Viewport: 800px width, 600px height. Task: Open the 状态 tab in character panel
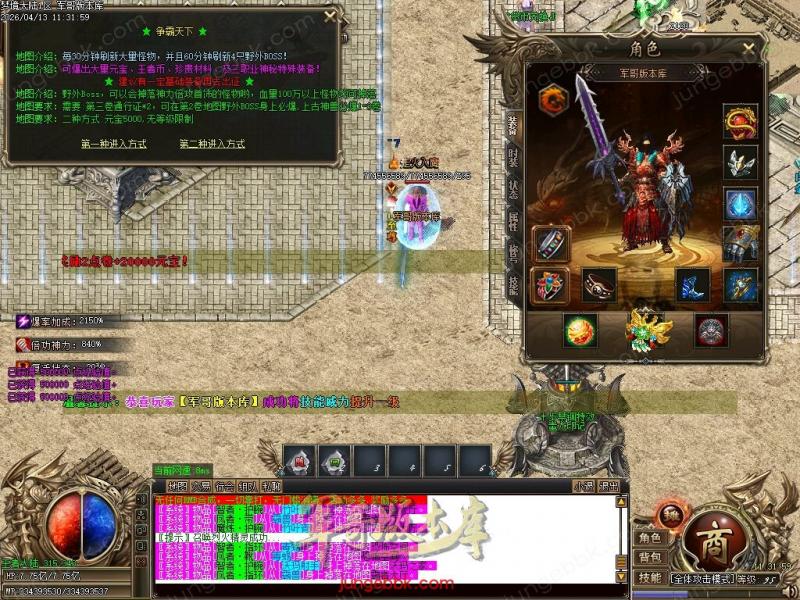(x=513, y=189)
